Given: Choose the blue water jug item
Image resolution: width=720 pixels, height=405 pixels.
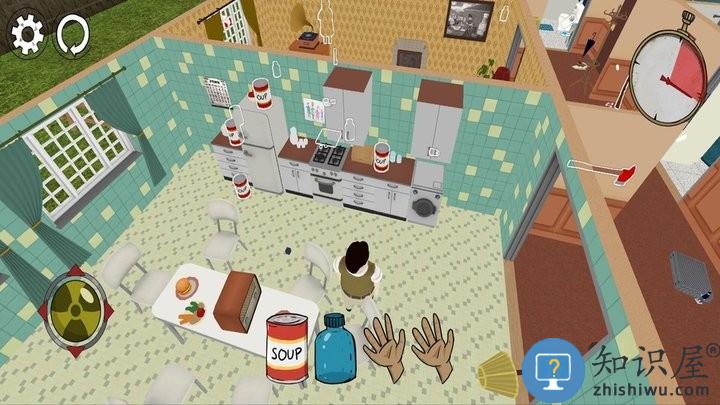Looking at the screenshot, I should (x=335, y=349).
